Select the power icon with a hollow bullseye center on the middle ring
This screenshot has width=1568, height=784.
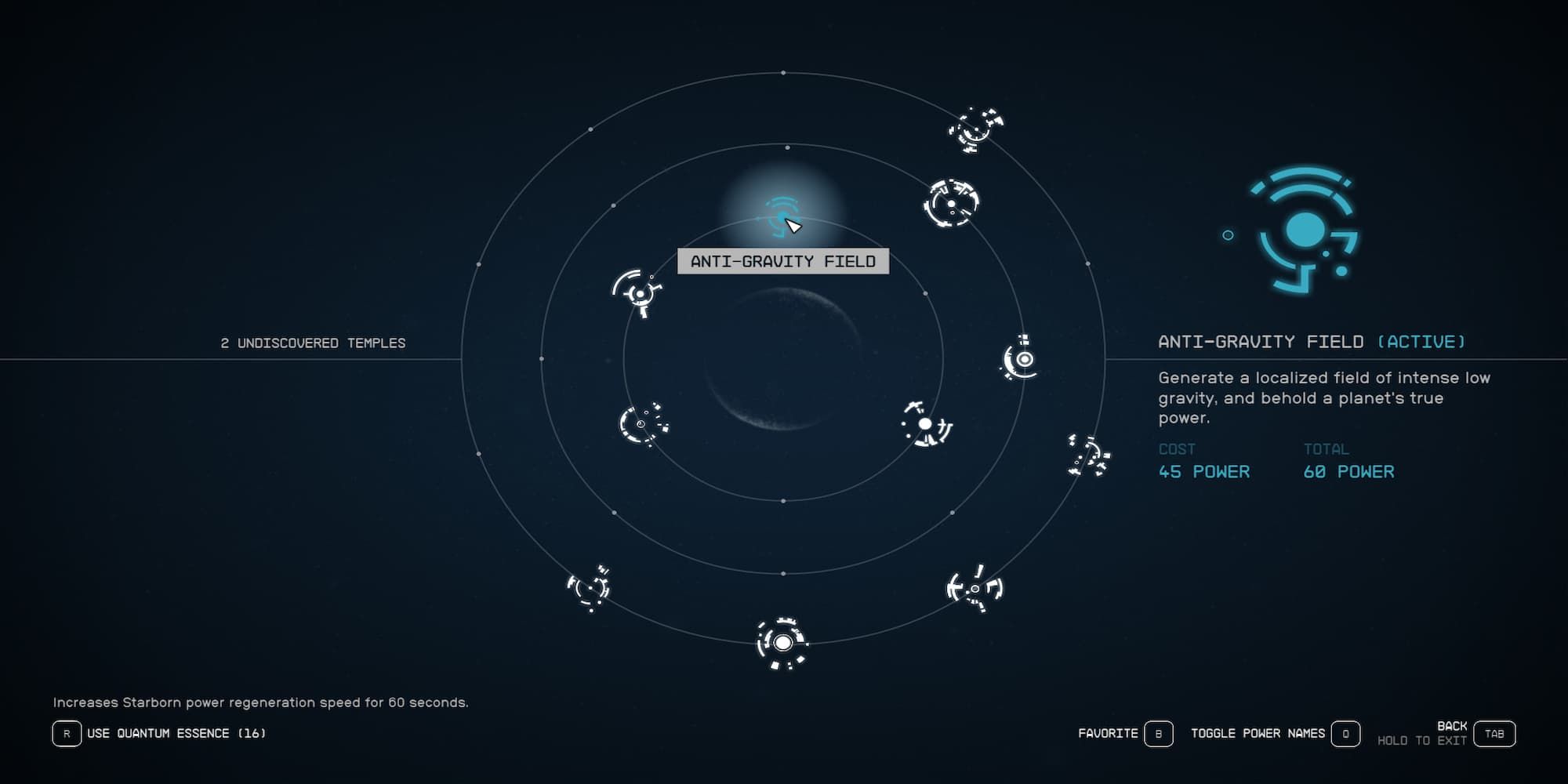click(x=1024, y=361)
